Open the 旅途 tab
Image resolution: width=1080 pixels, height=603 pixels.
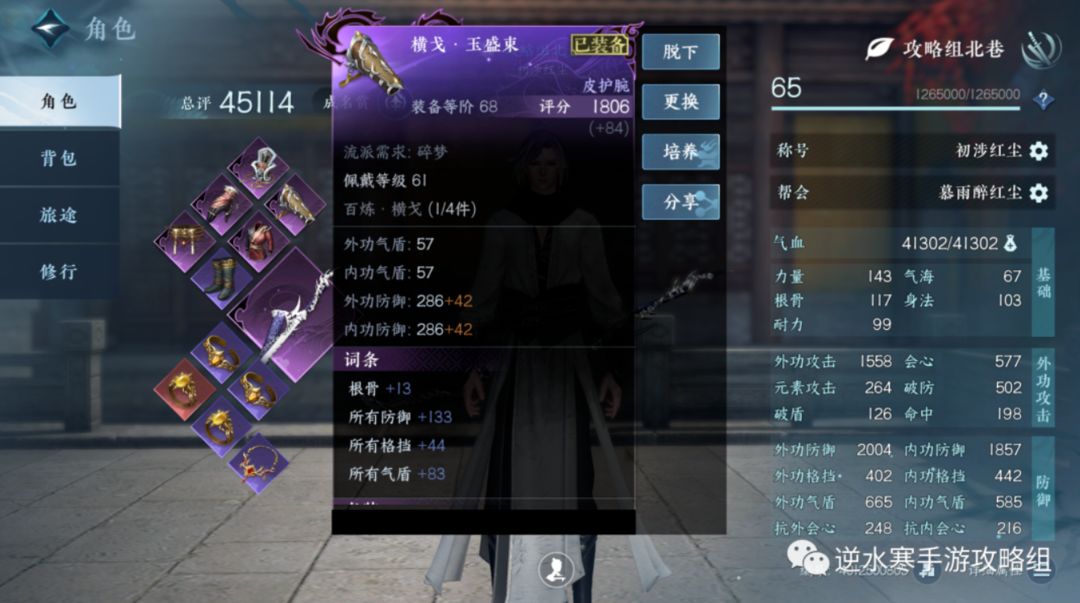(x=59, y=215)
